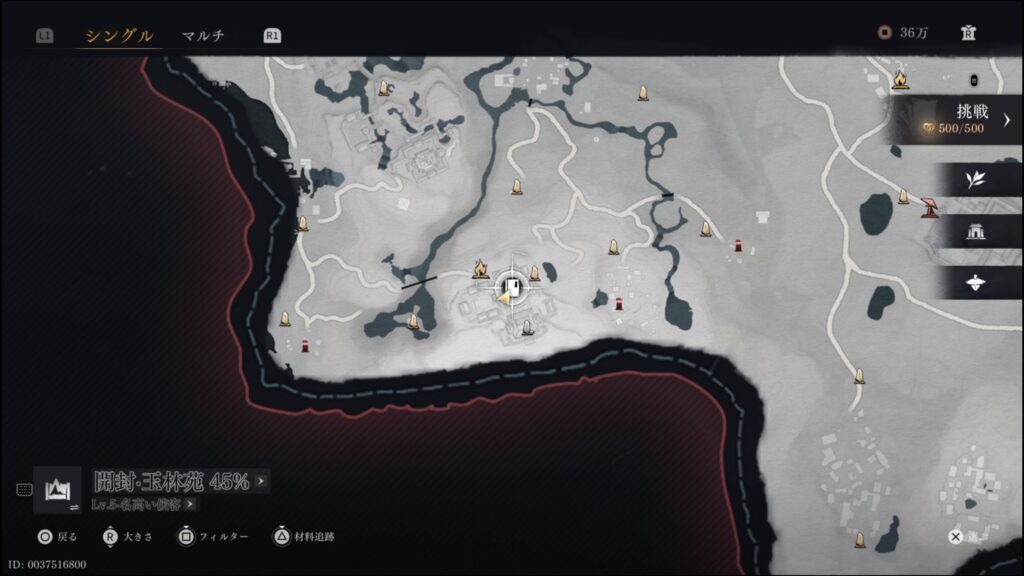Open the フィルター map filter
Screen dimensions: 1024x576
pos(214,537)
